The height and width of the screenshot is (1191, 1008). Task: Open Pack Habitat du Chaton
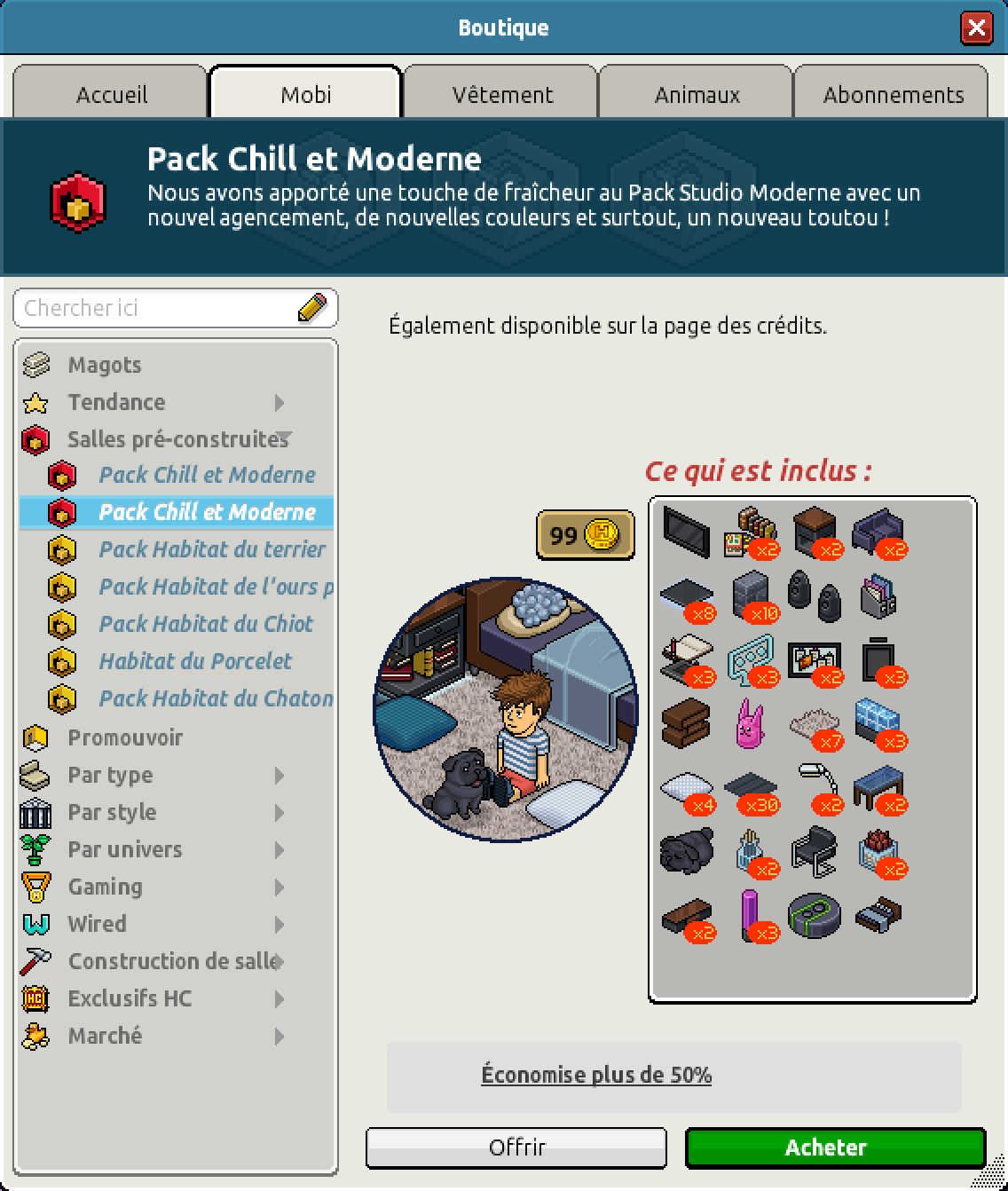[216, 698]
